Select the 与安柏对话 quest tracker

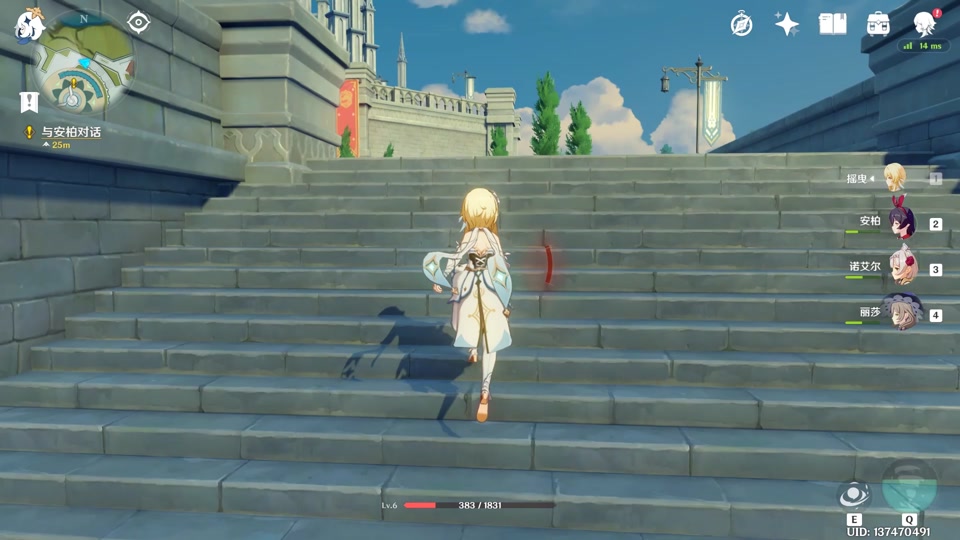pos(70,132)
